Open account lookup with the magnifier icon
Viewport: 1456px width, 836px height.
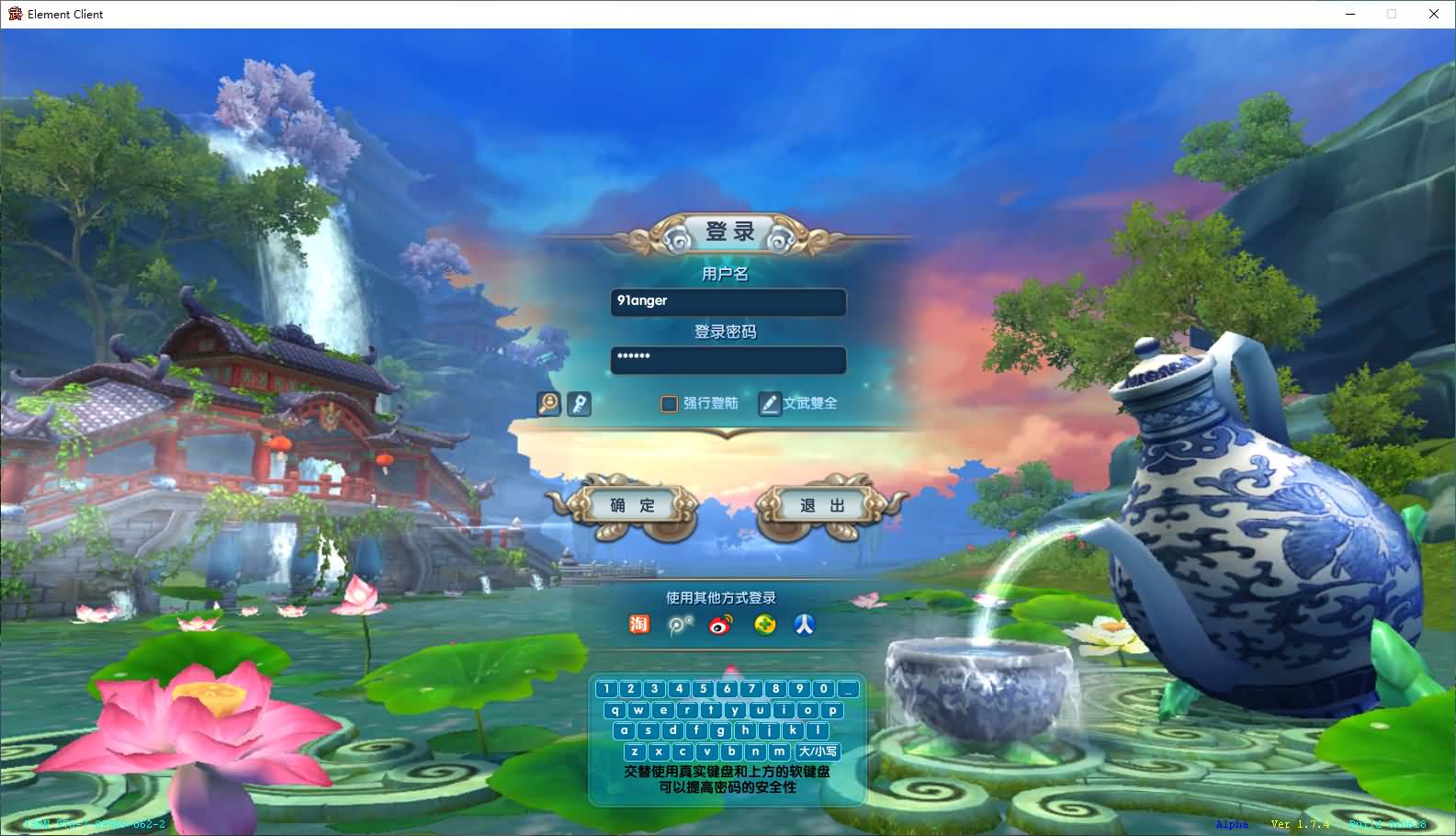click(548, 404)
